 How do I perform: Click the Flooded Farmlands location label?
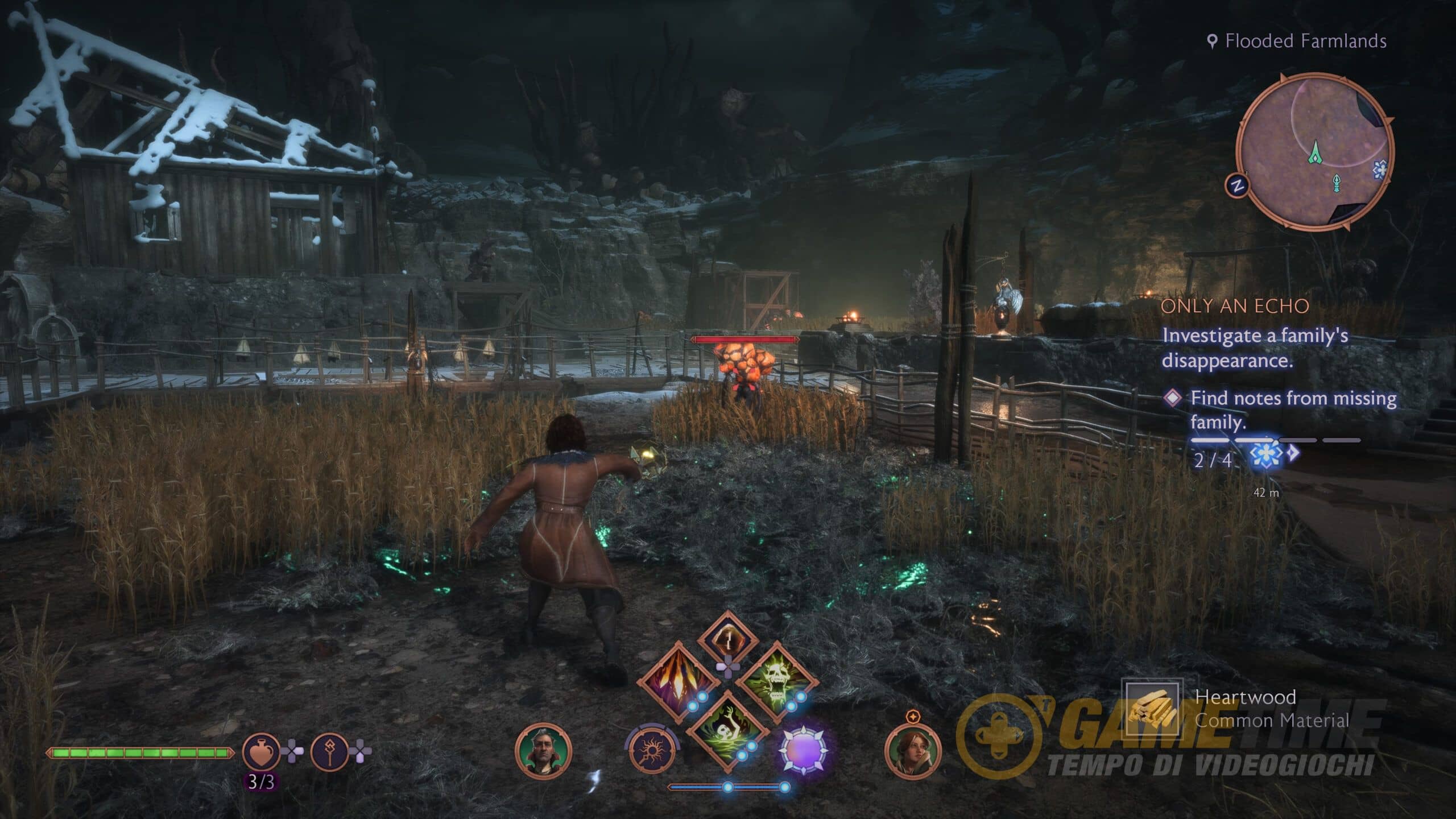pyautogui.click(x=1305, y=41)
